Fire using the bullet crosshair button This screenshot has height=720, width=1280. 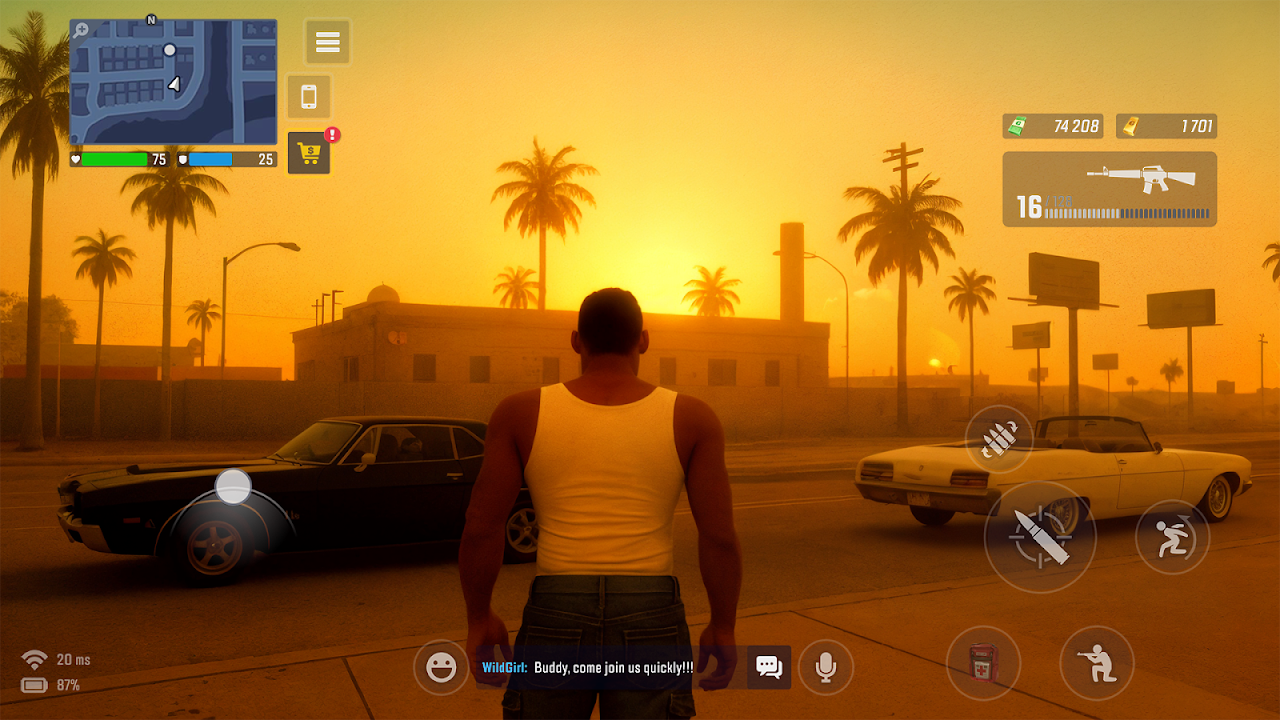(x=1040, y=537)
